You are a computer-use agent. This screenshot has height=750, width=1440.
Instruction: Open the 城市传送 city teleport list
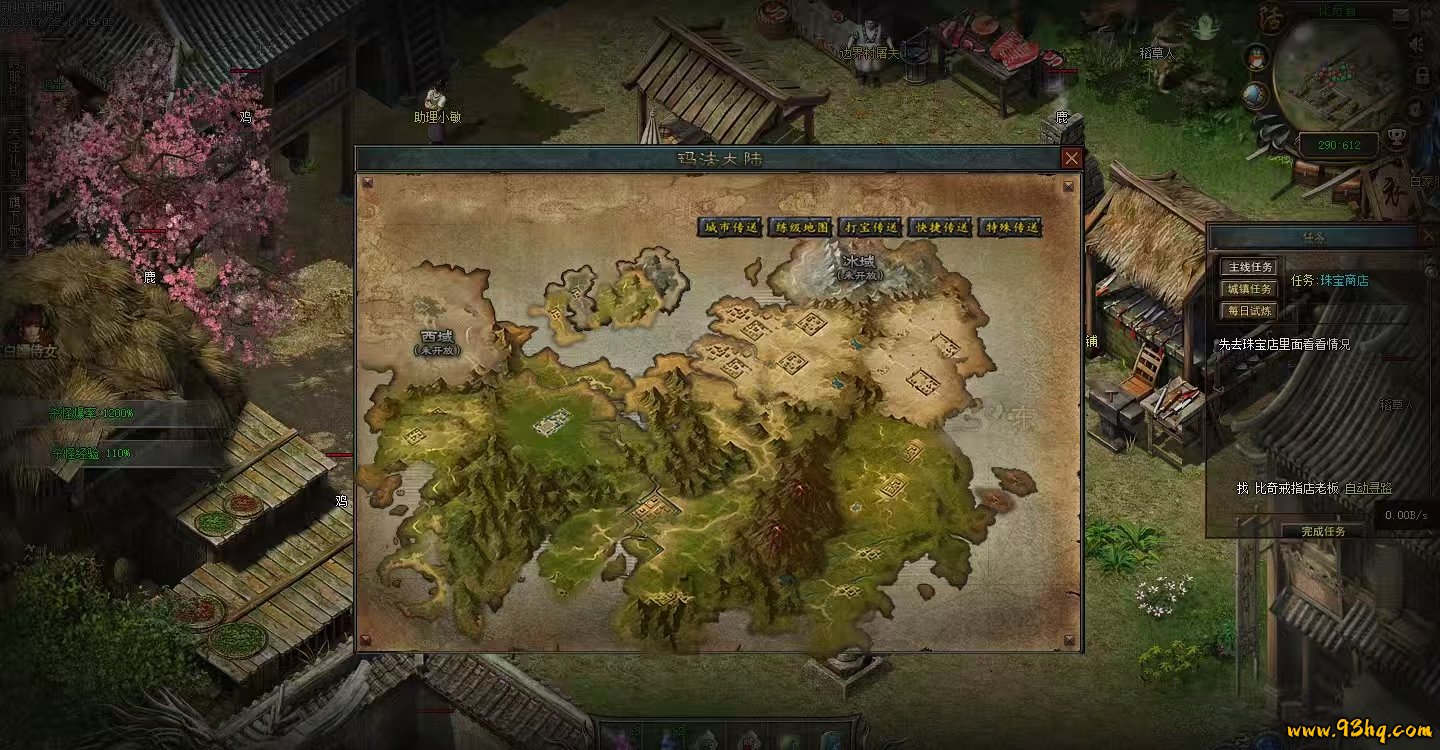tap(730, 228)
